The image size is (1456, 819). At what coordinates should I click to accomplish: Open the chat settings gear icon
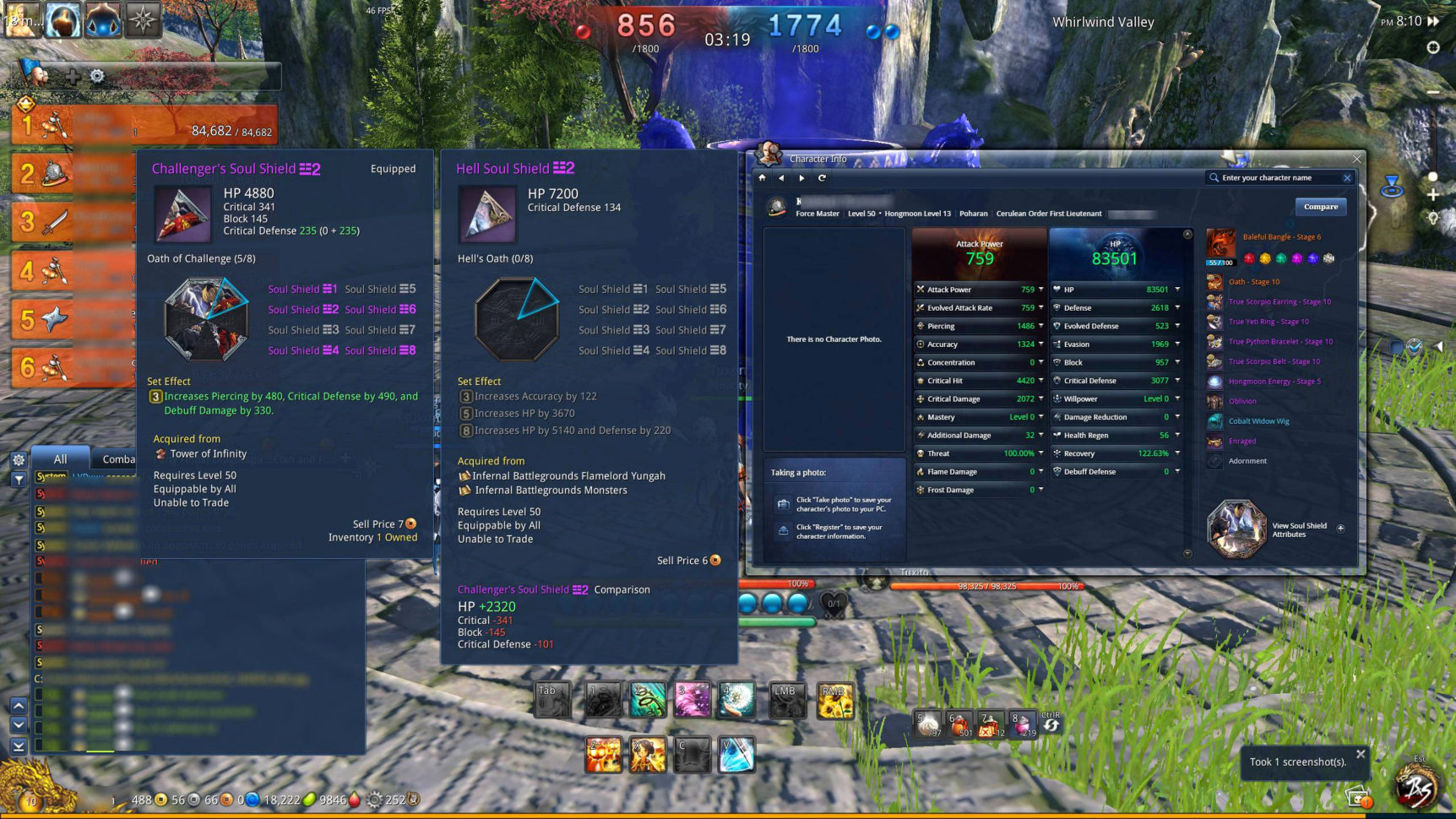coord(19,460)
